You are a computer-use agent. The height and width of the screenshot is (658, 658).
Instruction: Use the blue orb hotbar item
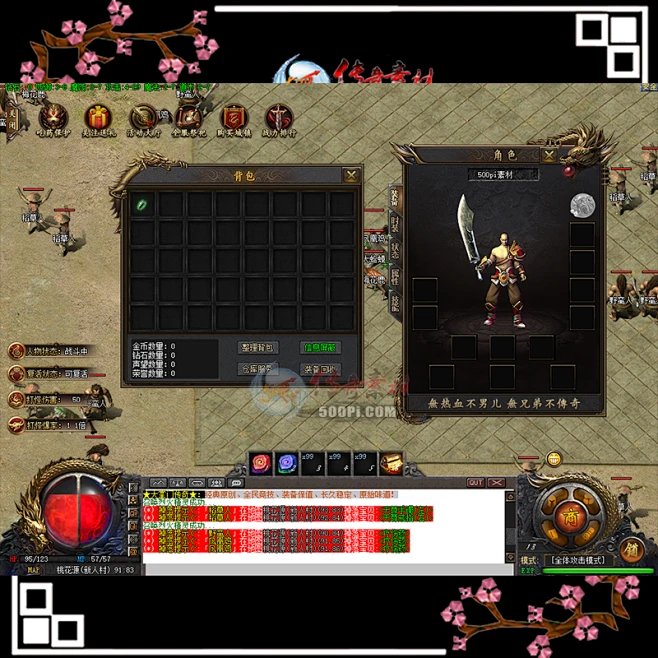click(287, 463)
